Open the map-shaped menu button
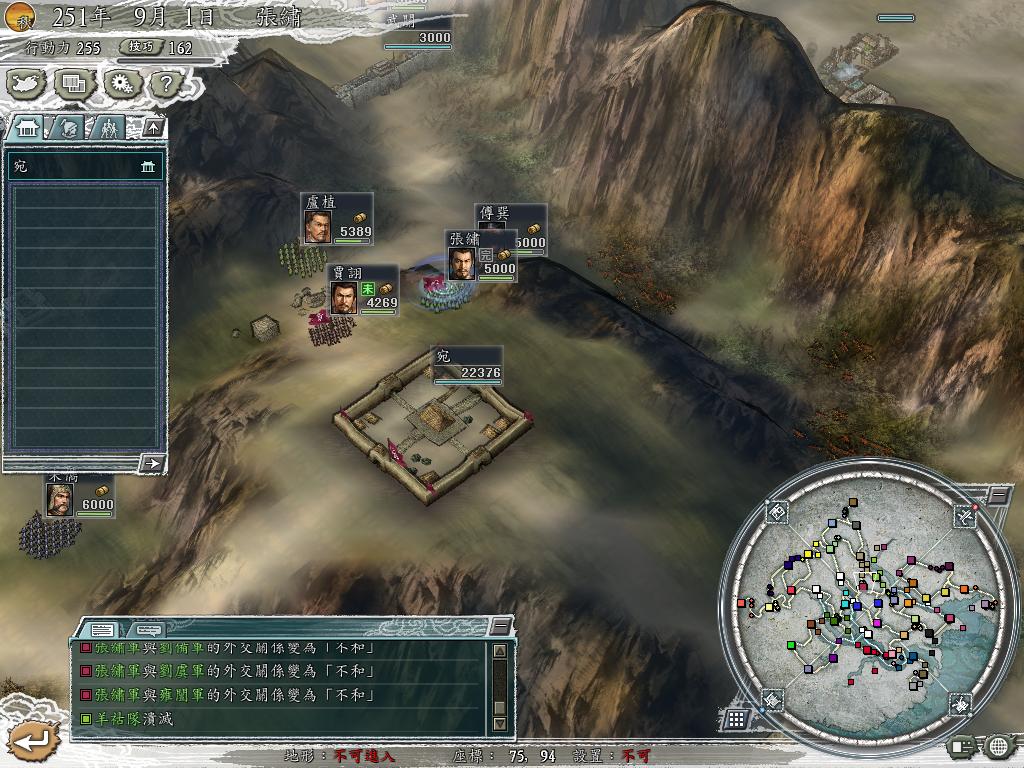 [x=28, y=84]
